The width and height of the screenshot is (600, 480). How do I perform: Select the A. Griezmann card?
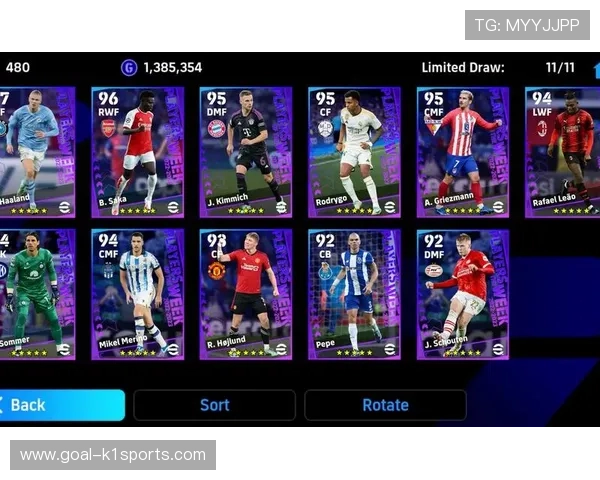(462, 152)
